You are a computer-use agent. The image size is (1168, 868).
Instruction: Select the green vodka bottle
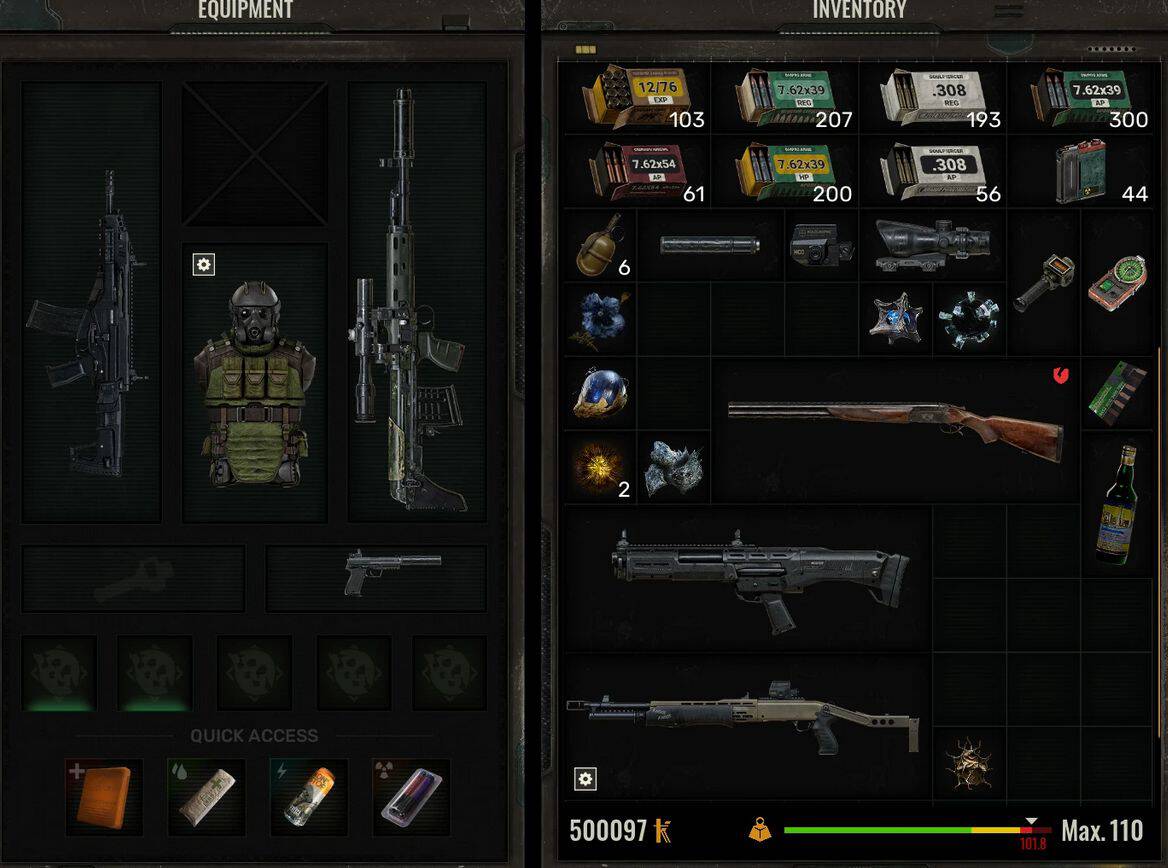click(1116, 505)
